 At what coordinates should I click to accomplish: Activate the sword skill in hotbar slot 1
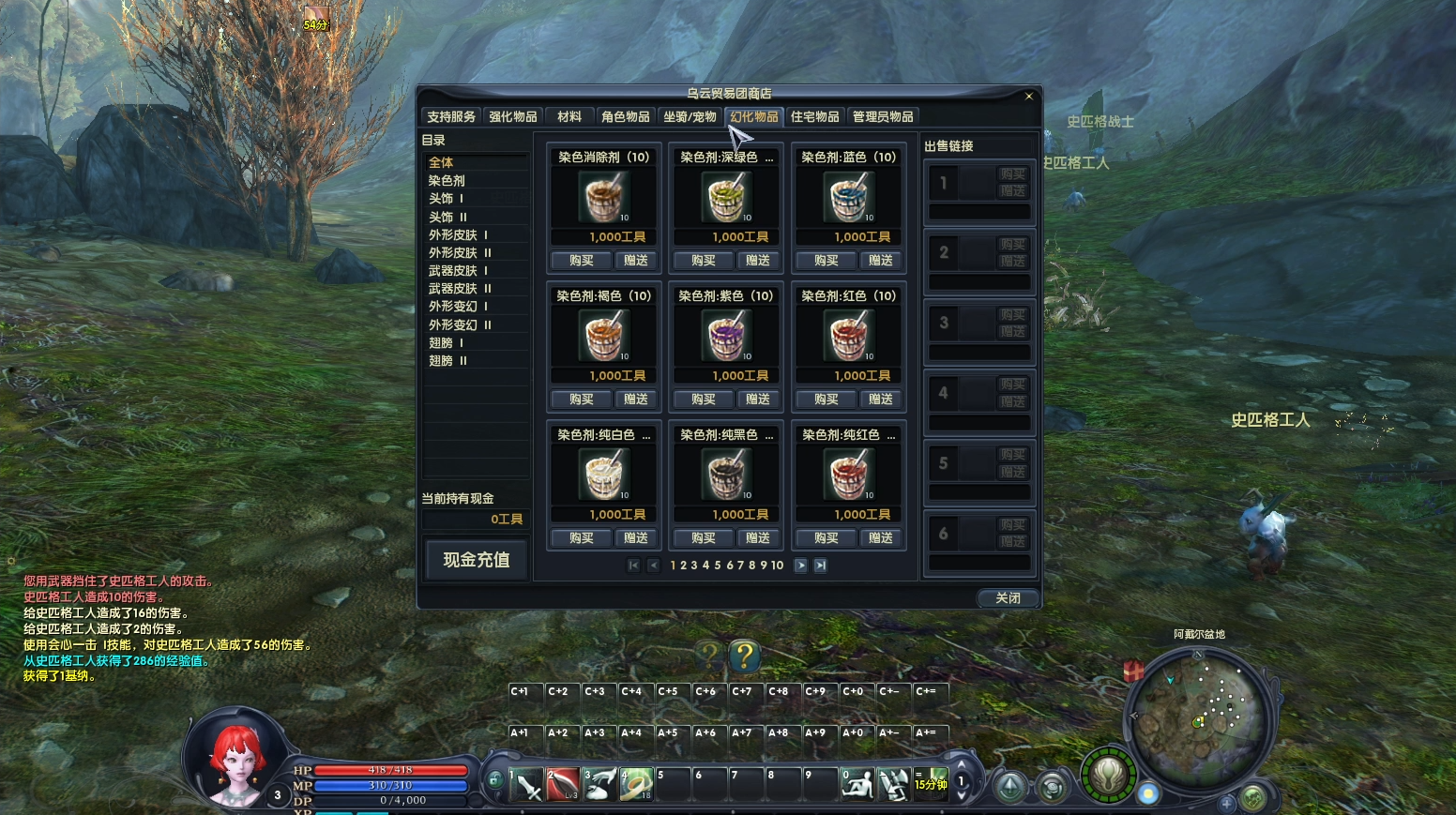pyautogui.click(x=527, y=784)
